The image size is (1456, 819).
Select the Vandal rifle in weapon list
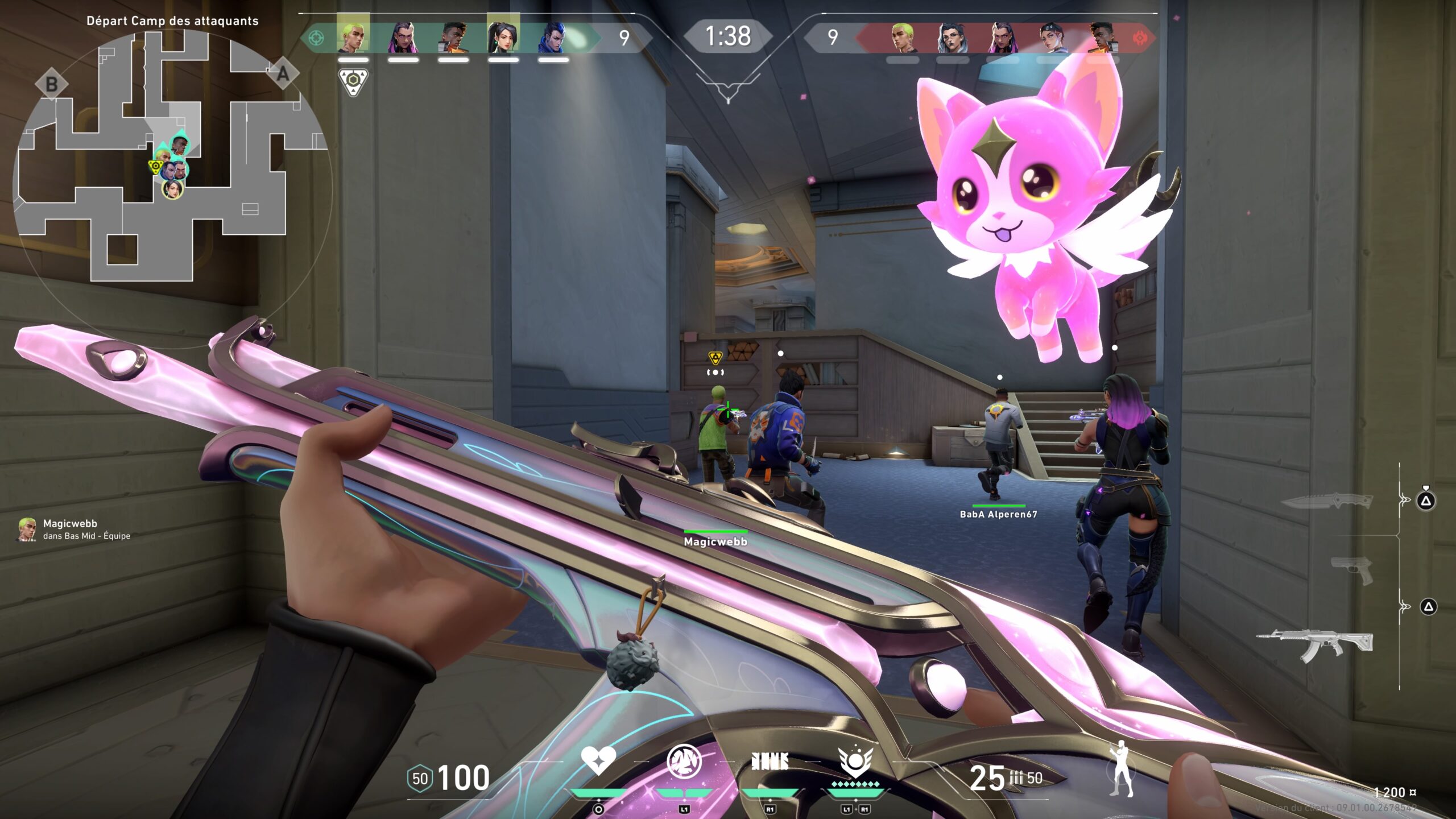coord(1315,646)
